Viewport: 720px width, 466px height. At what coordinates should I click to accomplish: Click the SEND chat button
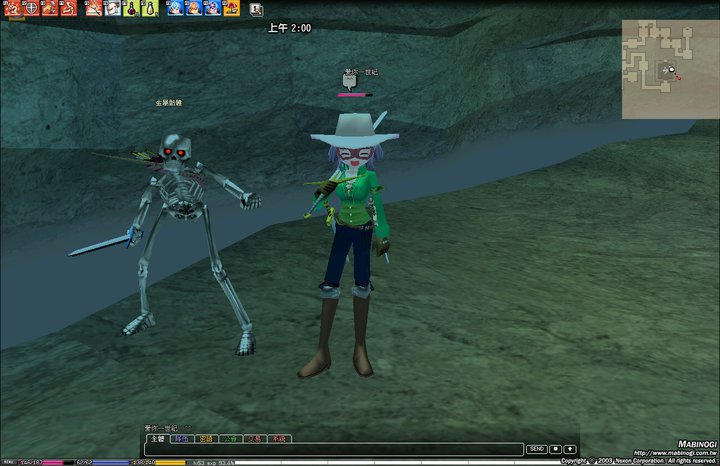pos(537,449)
